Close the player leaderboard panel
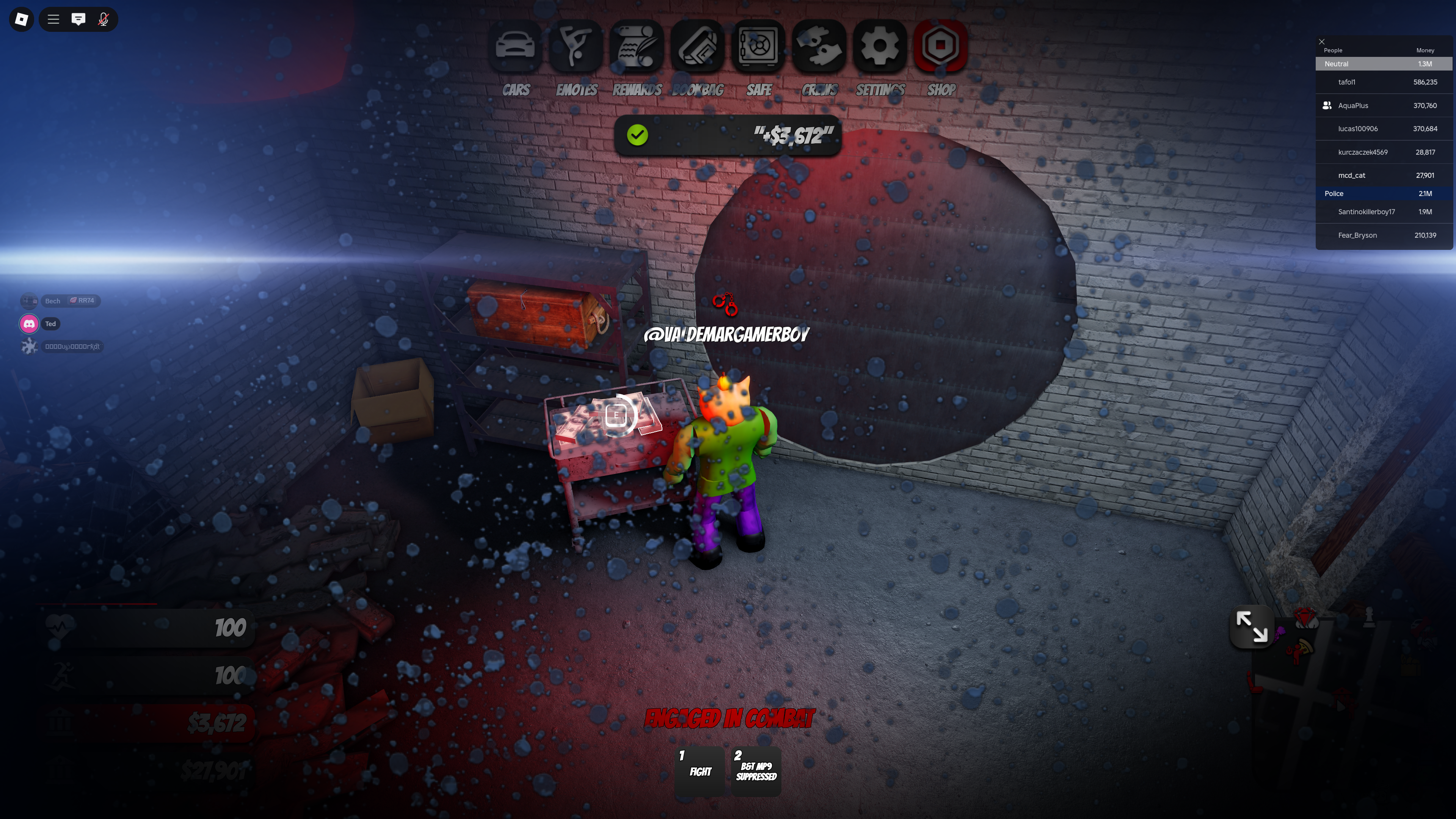This screenshot has width=1456, height=819. click(1321, 42)
